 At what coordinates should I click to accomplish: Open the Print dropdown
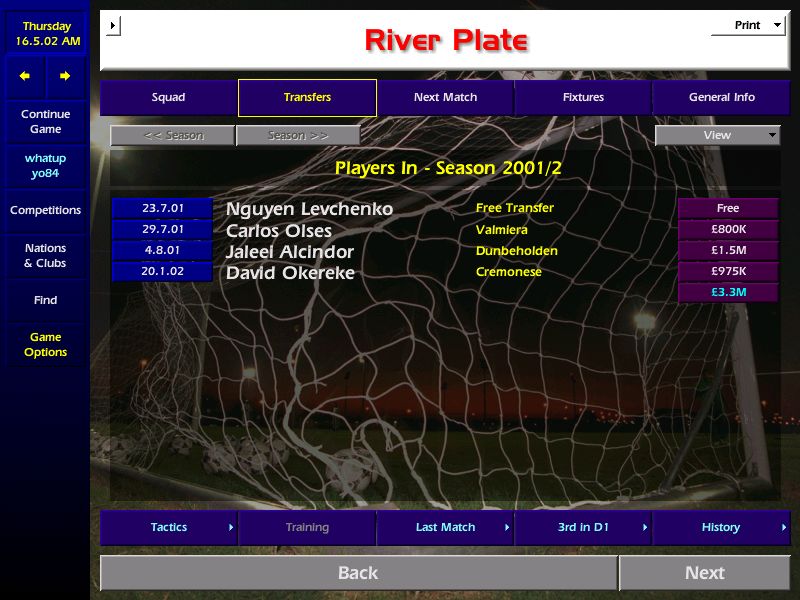click(x=748, y=26)
